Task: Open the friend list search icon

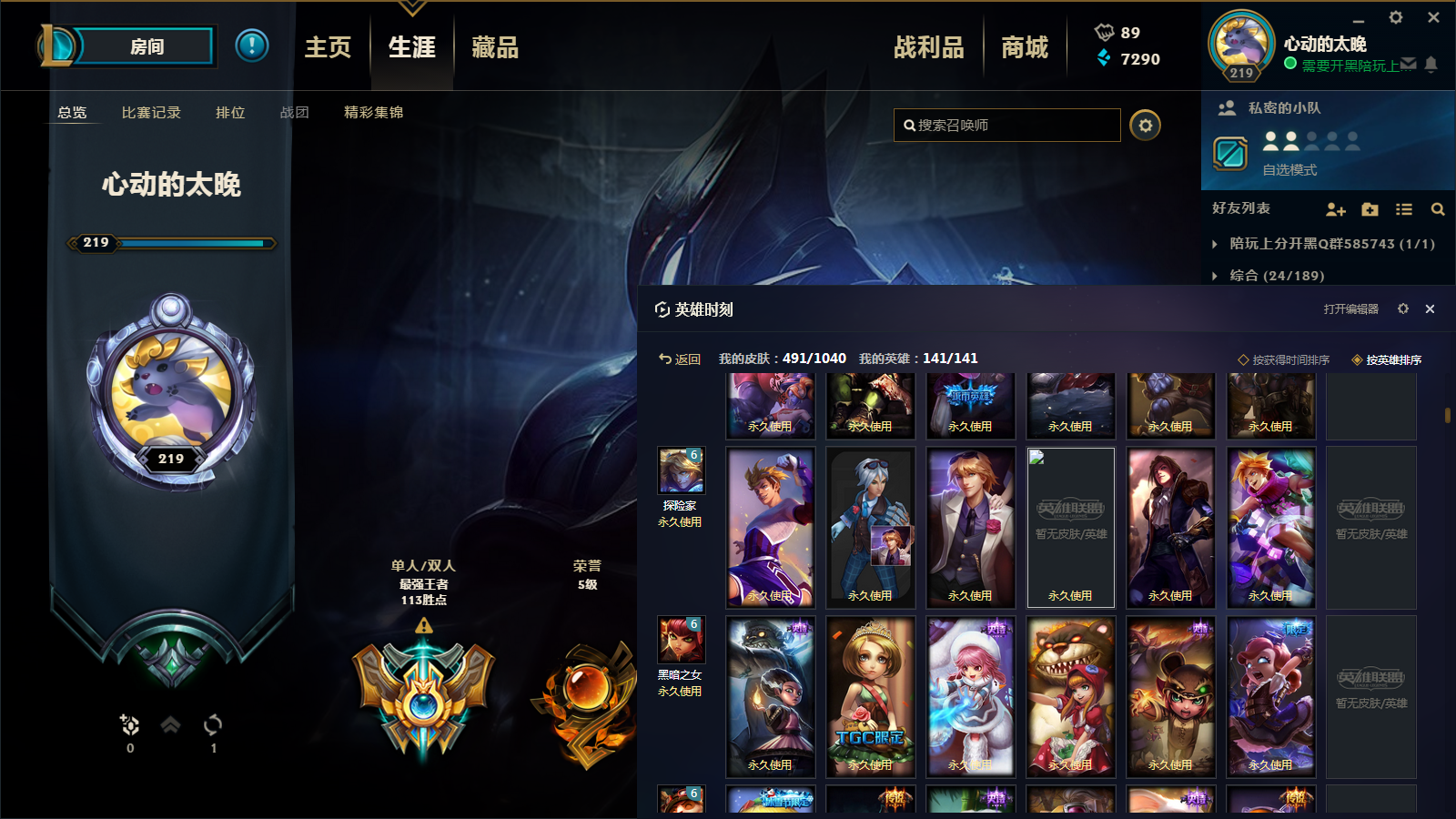Action: pos(1438,209)
